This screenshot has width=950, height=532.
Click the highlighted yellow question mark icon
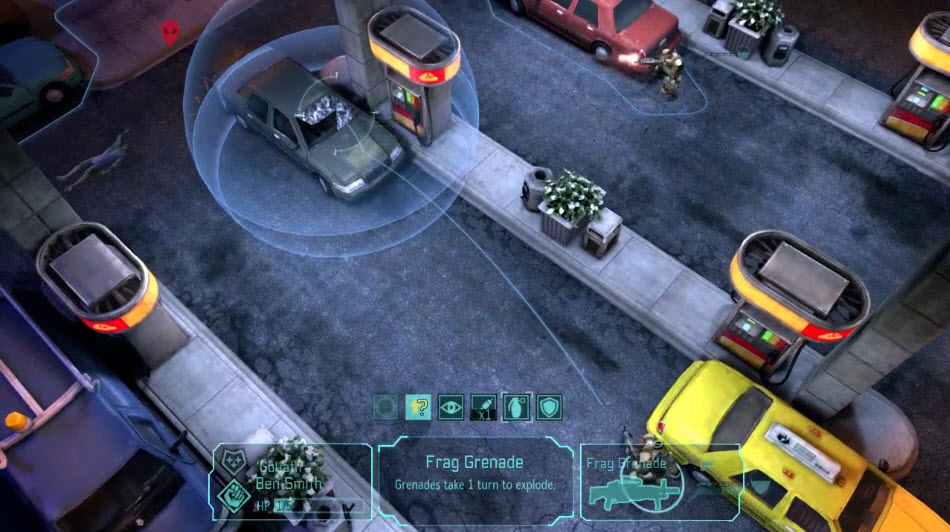419,407
